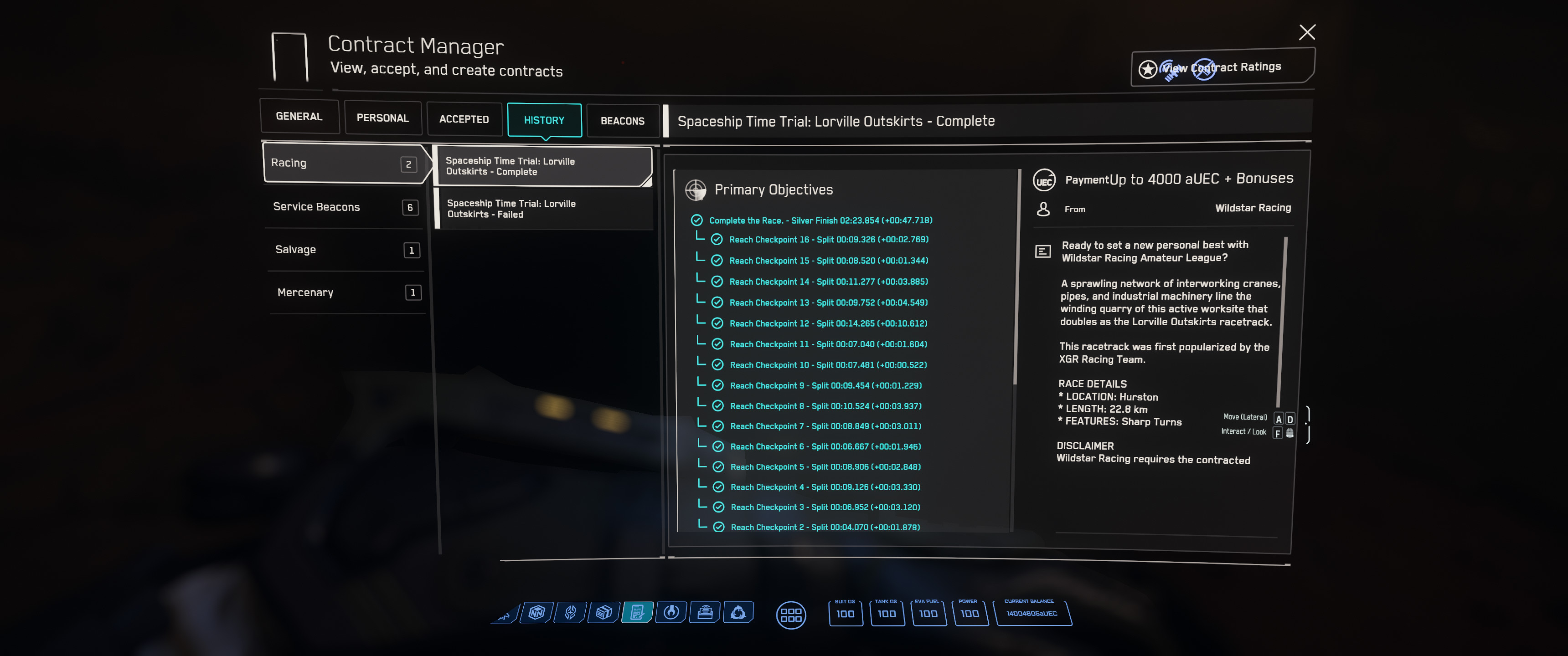This screenshot has width=1568, height=656.
Task: Close the Contract Manager window
Action: point(1306,32)
